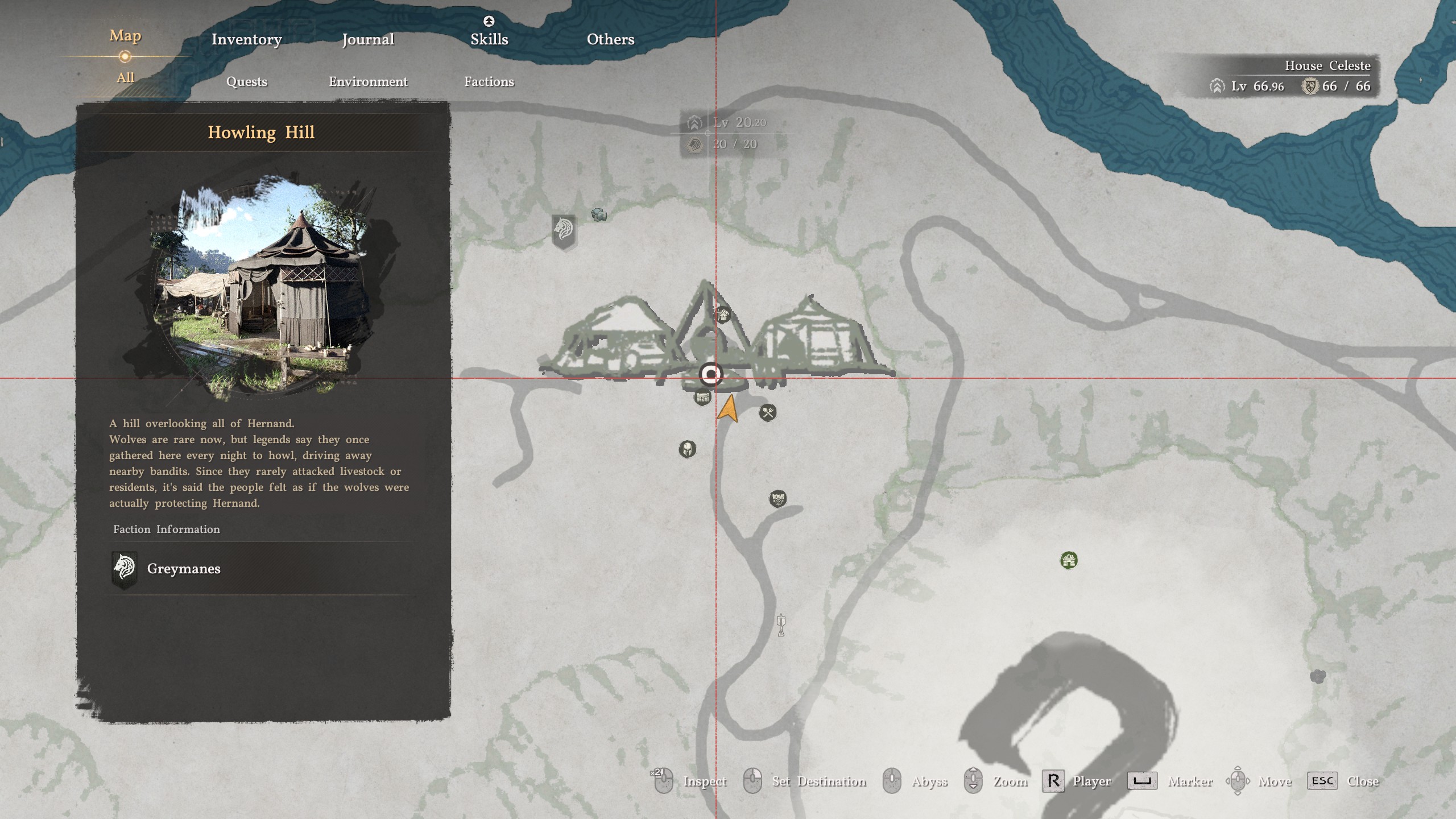Switch to the Inventory tab
The width and height of the screenshot is (1456, 819).
click(246, 39)
